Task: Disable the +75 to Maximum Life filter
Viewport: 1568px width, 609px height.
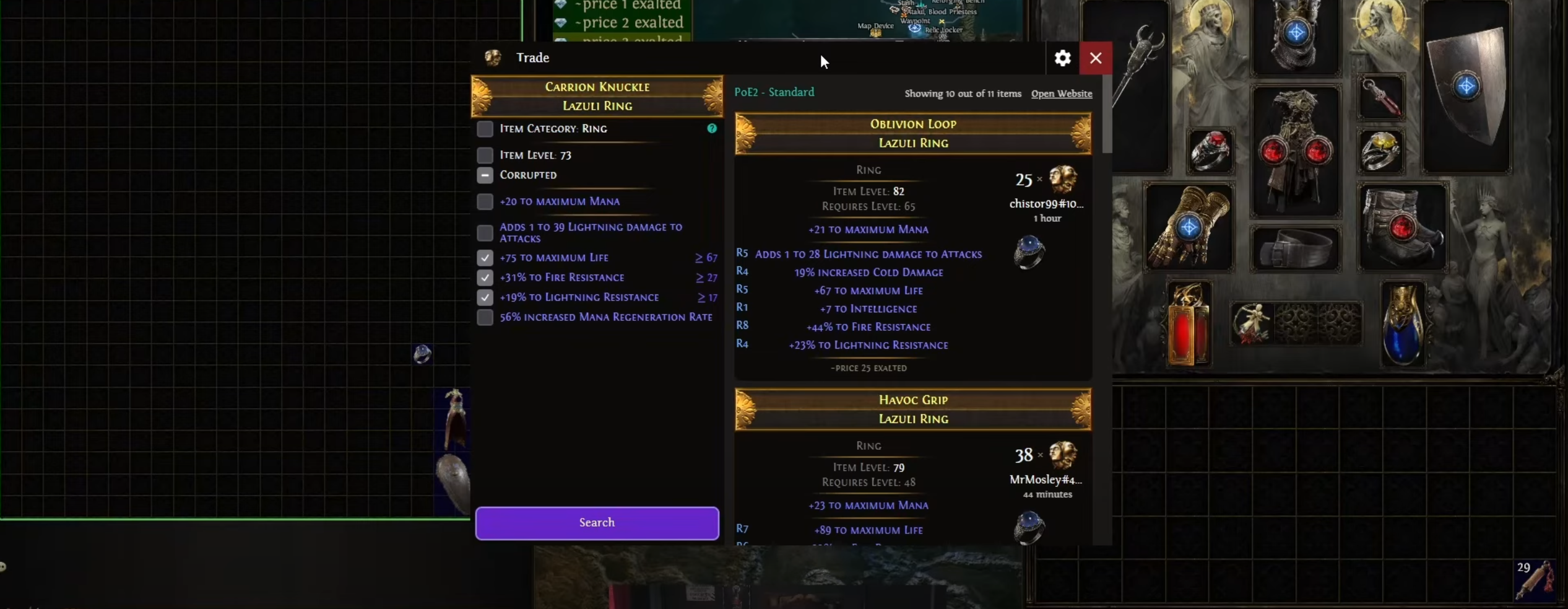Action: tap(485, 258)
